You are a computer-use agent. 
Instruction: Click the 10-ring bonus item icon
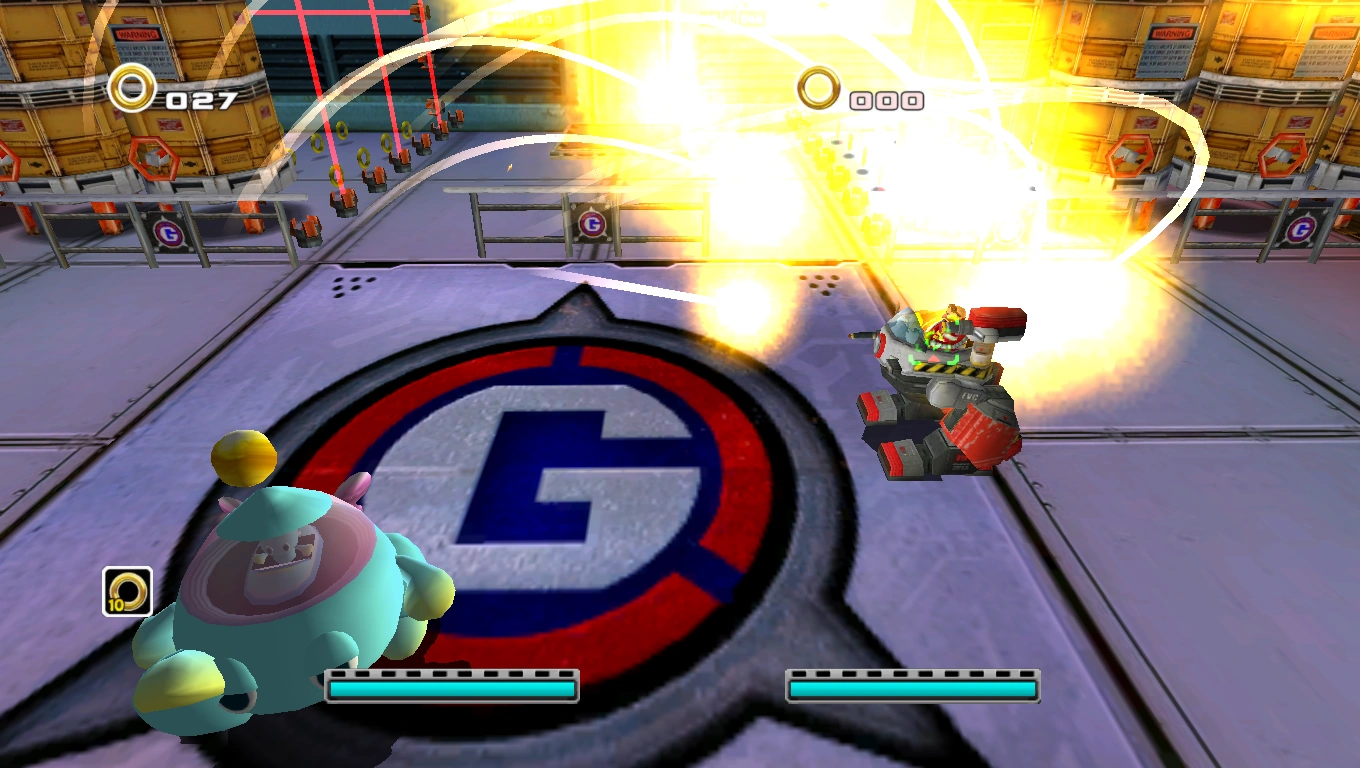pos(127,591)
